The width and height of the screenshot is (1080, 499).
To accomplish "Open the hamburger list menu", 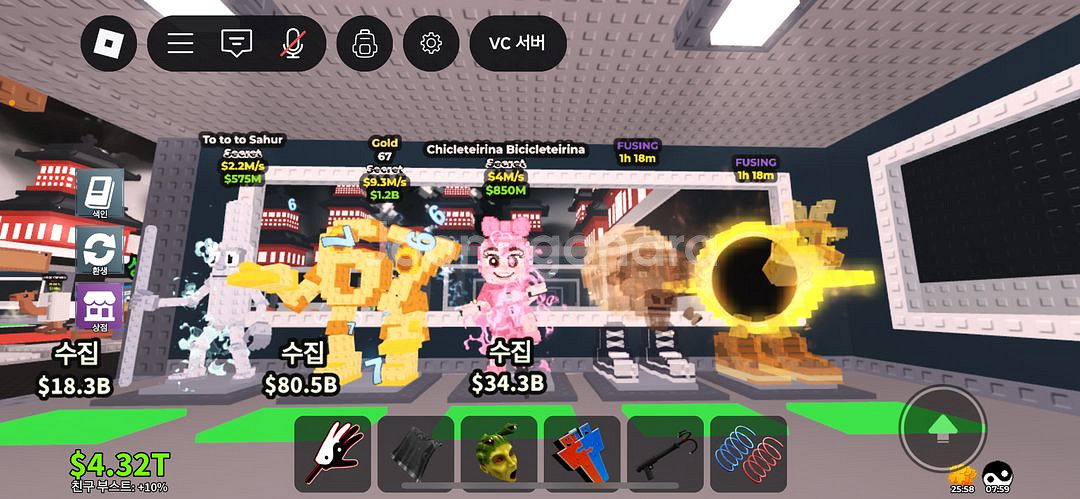I will 180,44.
